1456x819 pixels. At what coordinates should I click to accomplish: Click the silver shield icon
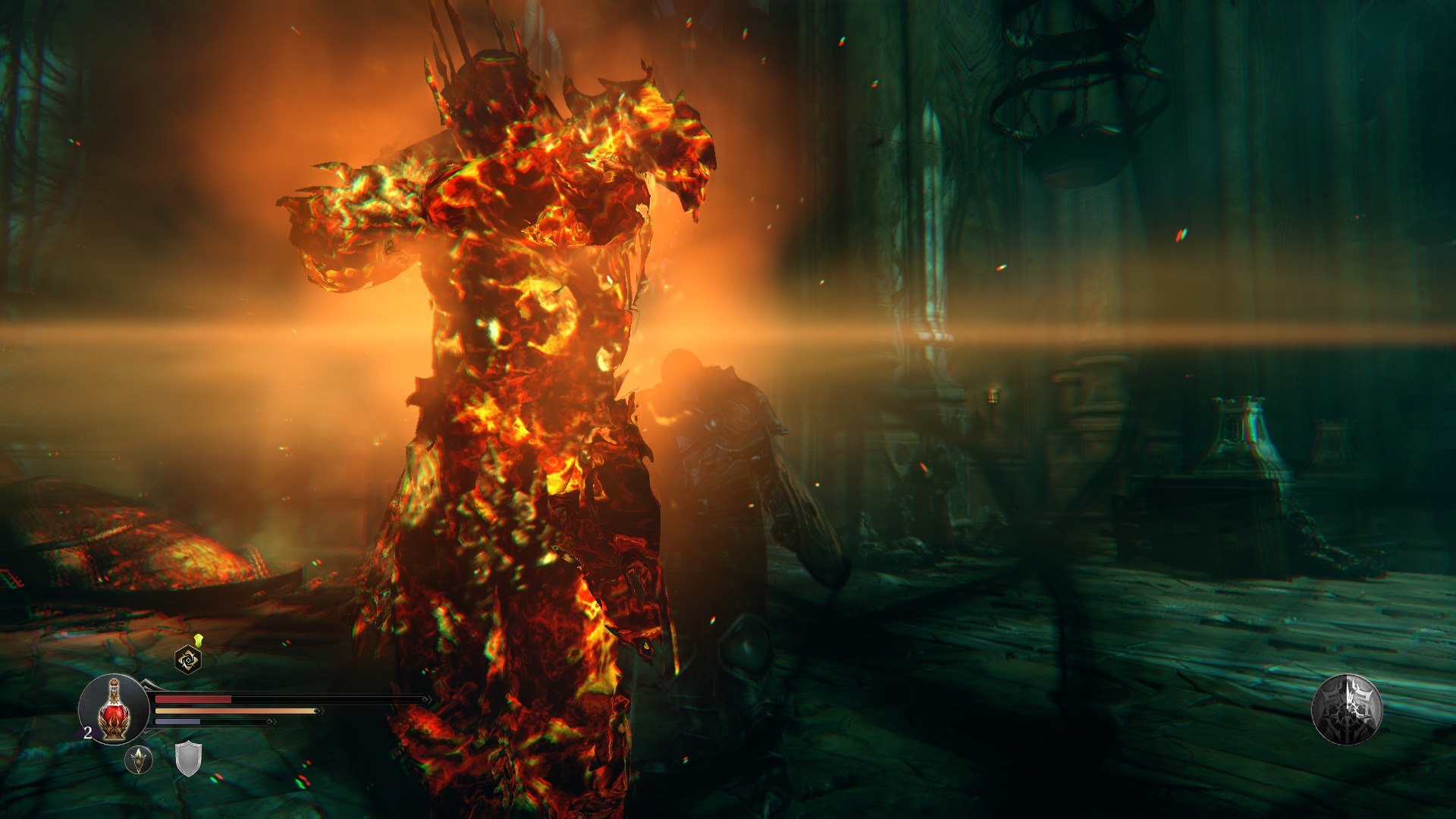(188, 759)
